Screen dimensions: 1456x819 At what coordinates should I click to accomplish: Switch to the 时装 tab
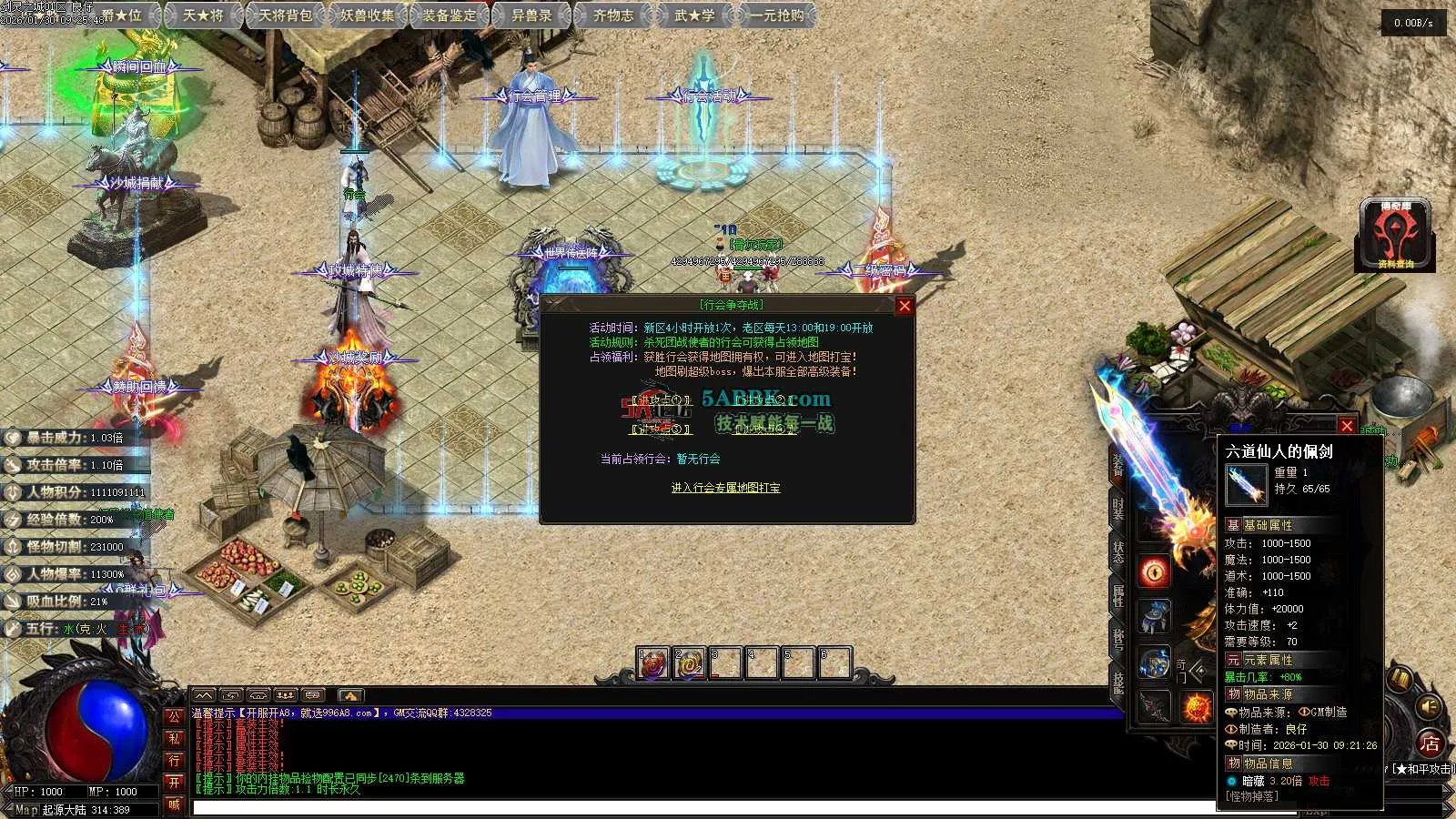click(x=1118, y=509)
